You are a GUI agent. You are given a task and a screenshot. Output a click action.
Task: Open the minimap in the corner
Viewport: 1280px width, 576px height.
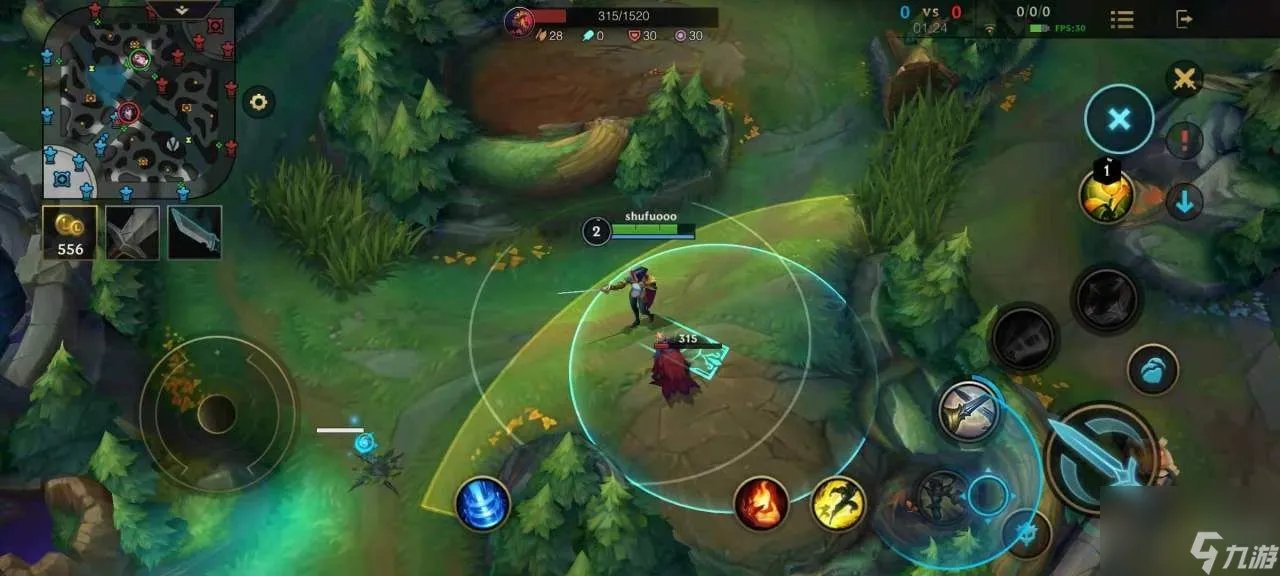pos(138,100)
